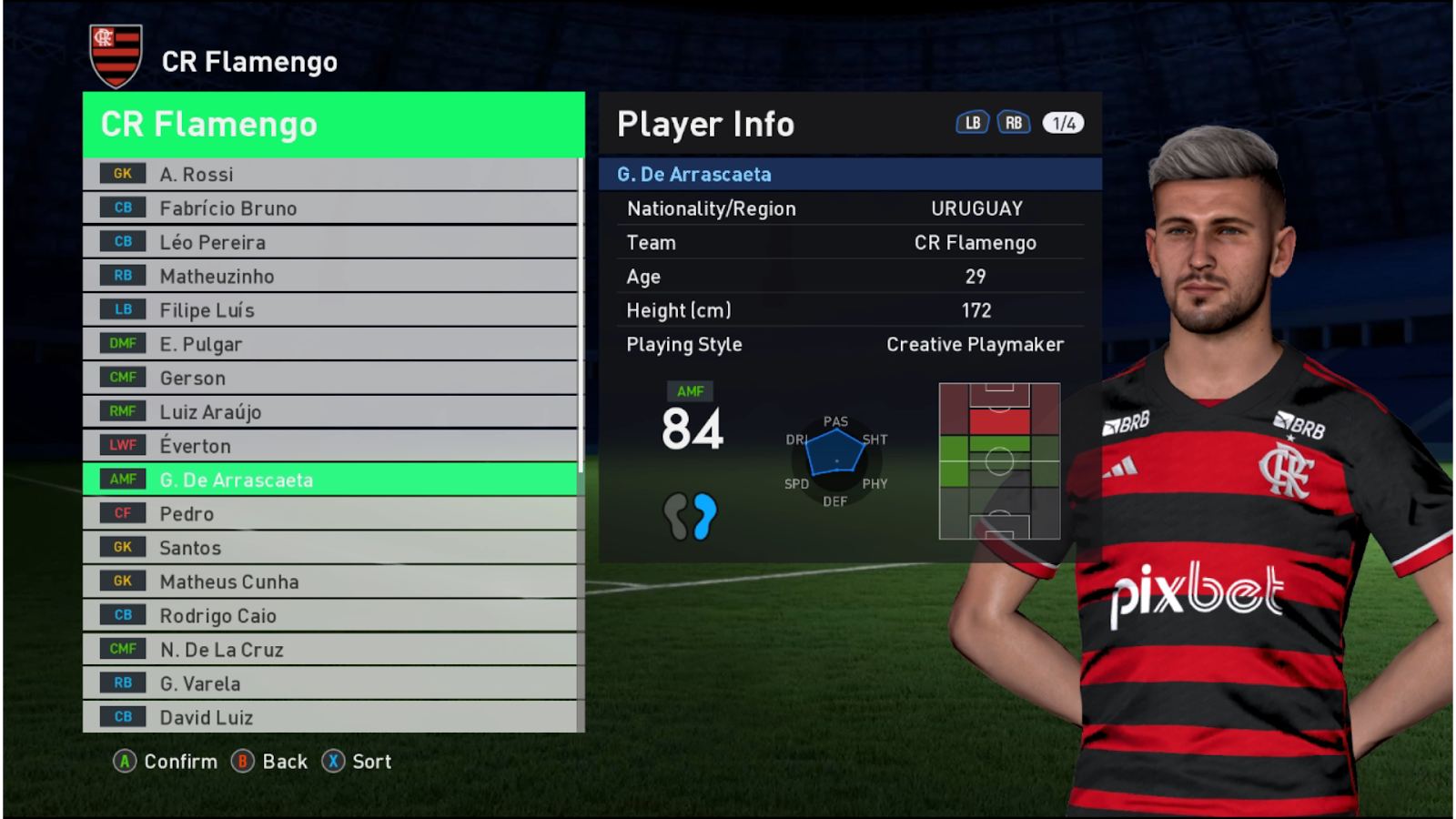Go Back to the previous screen
1456x819 pixels.
(x=270, y=762)
